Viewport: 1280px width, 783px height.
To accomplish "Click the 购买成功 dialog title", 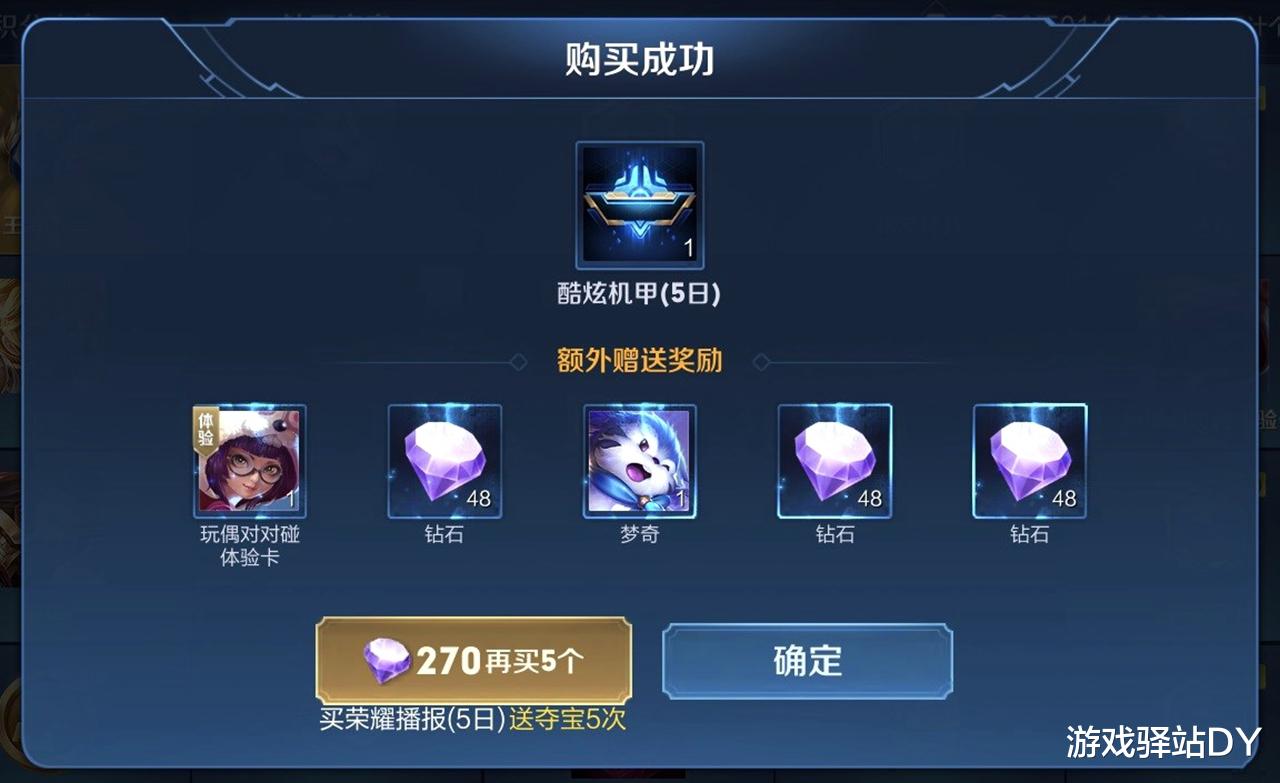I will pyautogui.click(x=640, y=57).
